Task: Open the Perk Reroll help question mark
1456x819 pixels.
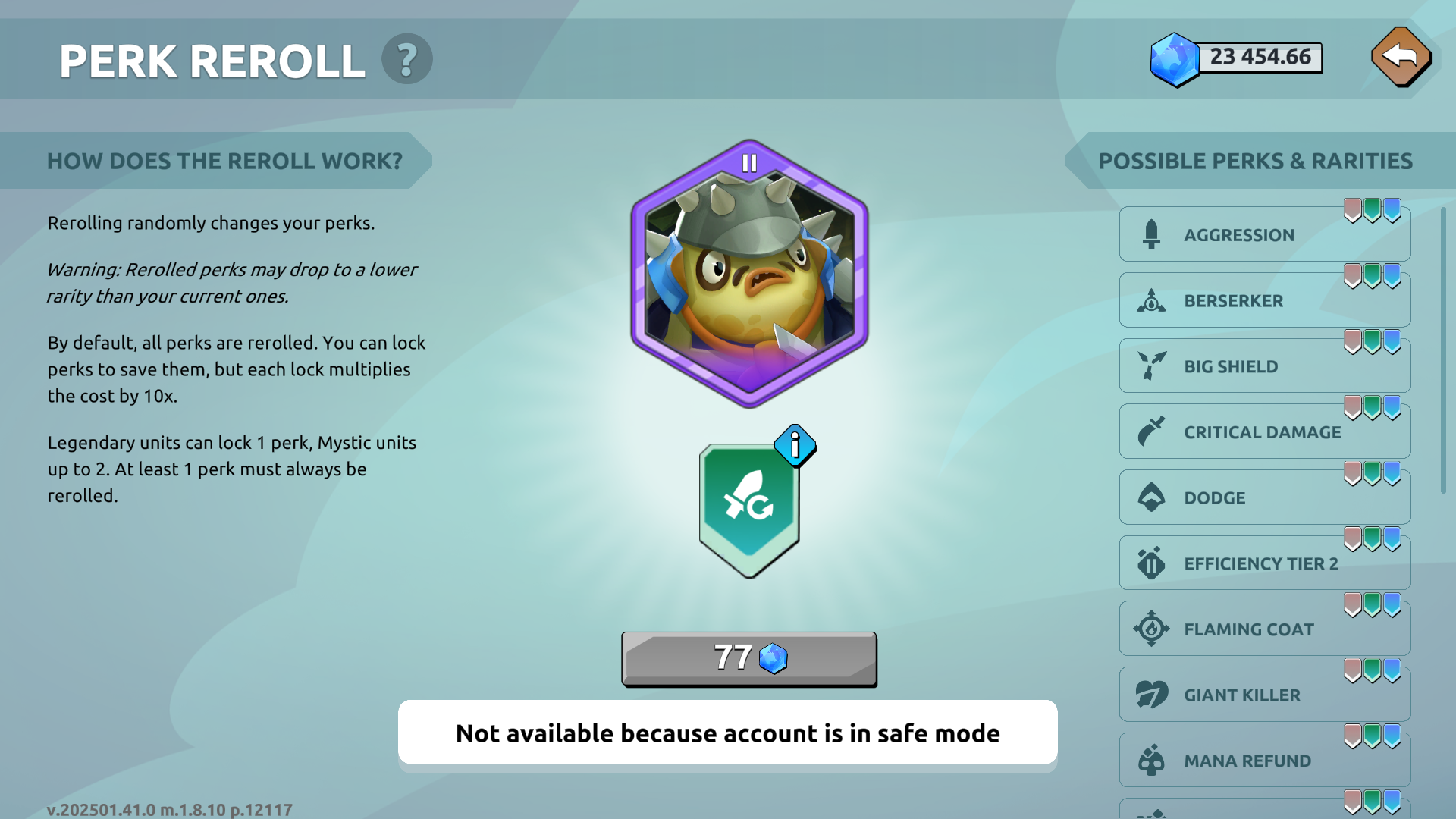Action: (x=406, y=59)
